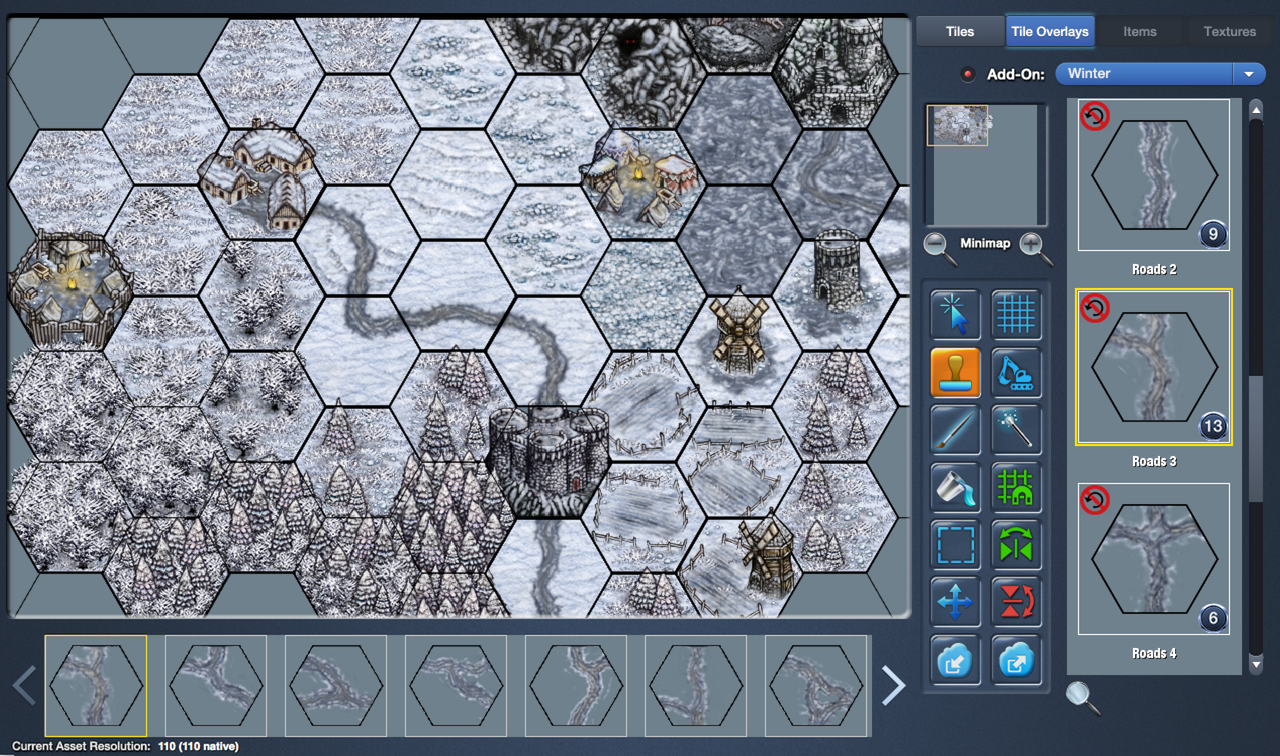
Task: Open the Winter add-on dropdown
Action: point(1248,74)
